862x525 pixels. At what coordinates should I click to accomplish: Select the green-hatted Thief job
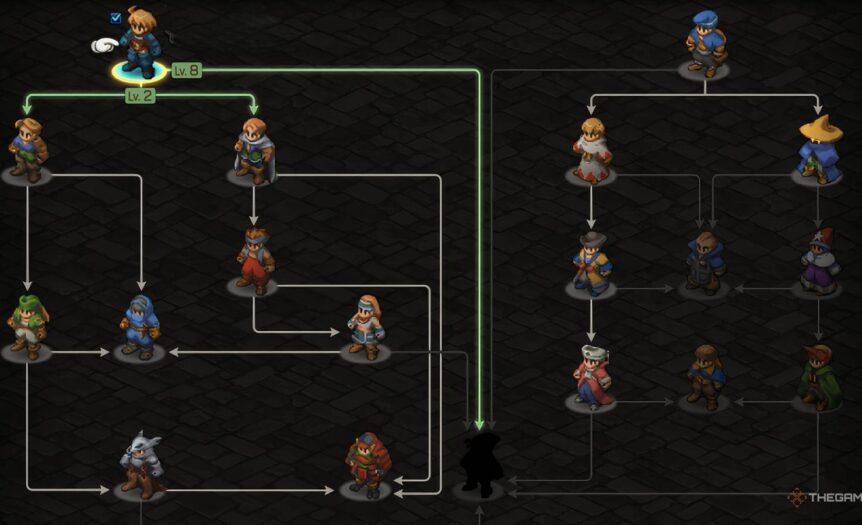[27, 326]
